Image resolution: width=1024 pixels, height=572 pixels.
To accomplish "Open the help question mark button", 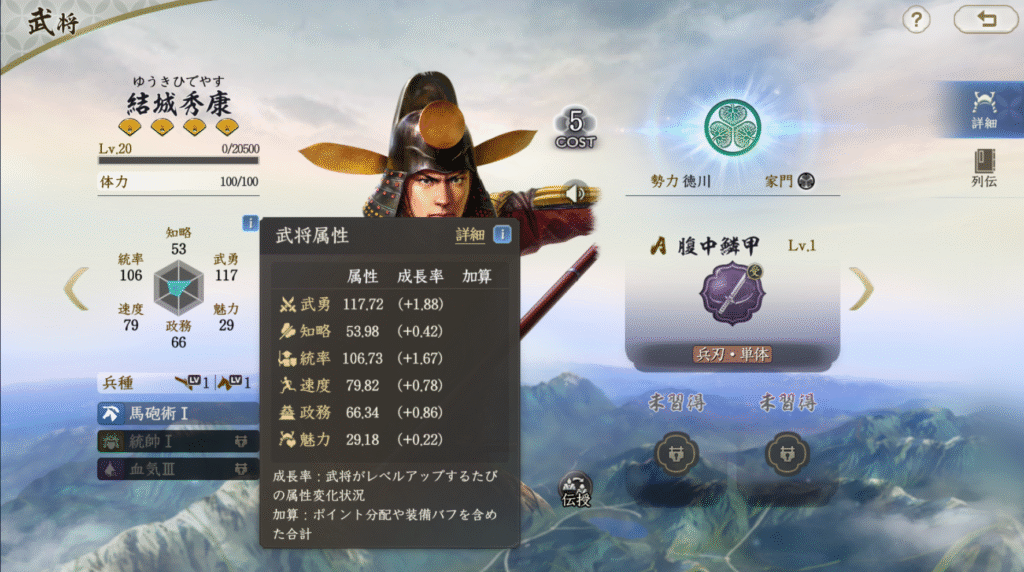I will 917,19.
